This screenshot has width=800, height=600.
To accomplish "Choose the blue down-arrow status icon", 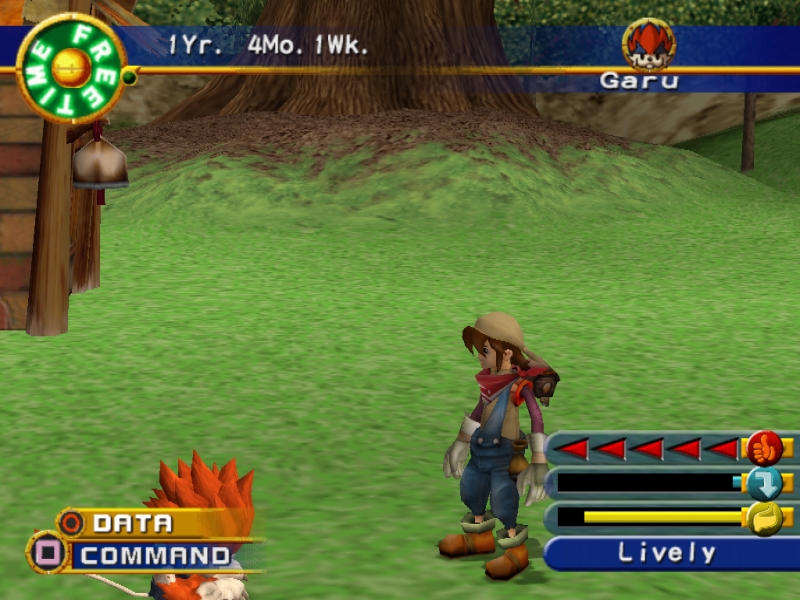I will coord(764,483).
